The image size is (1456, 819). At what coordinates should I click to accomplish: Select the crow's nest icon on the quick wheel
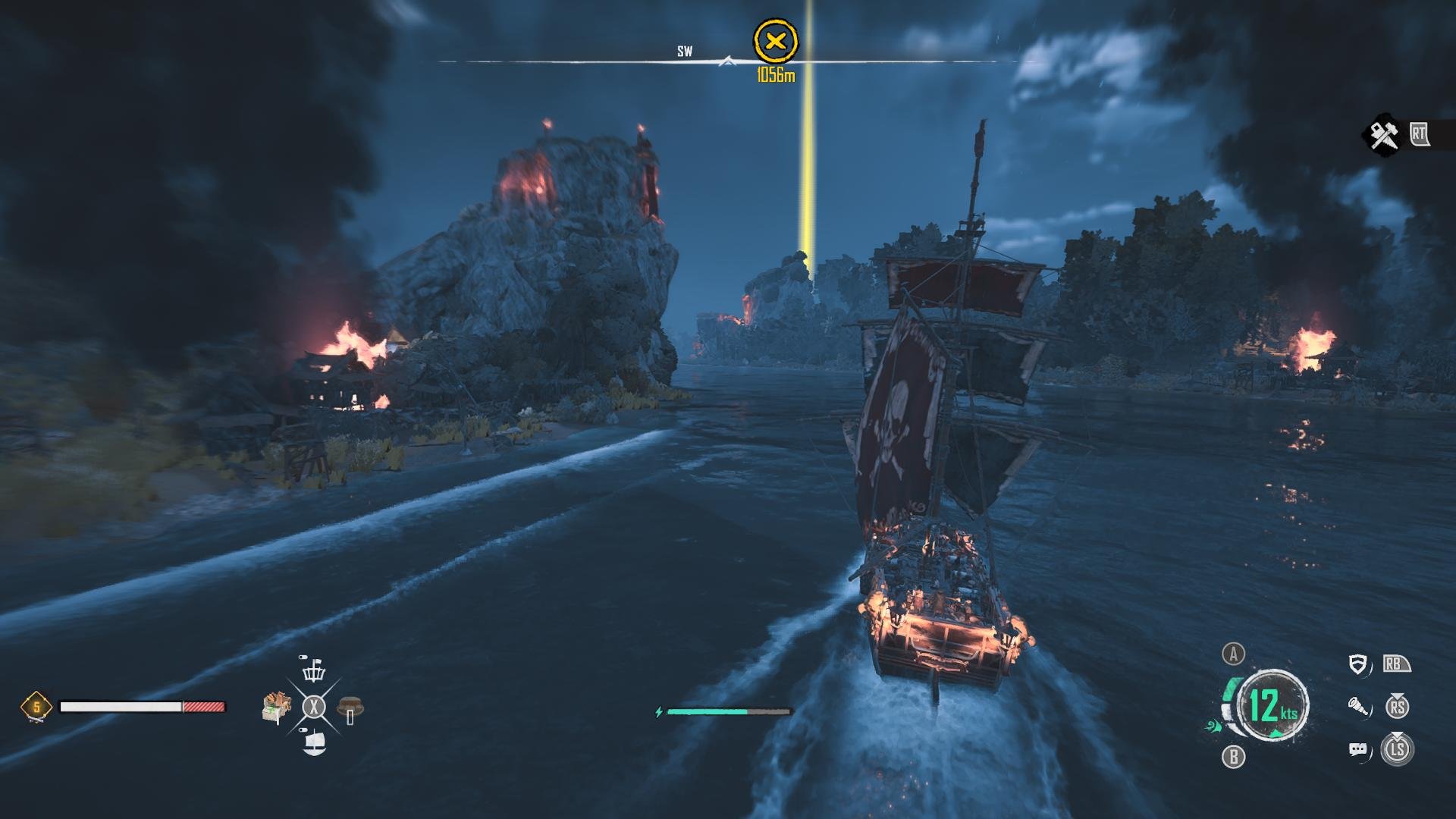point(313,670)
